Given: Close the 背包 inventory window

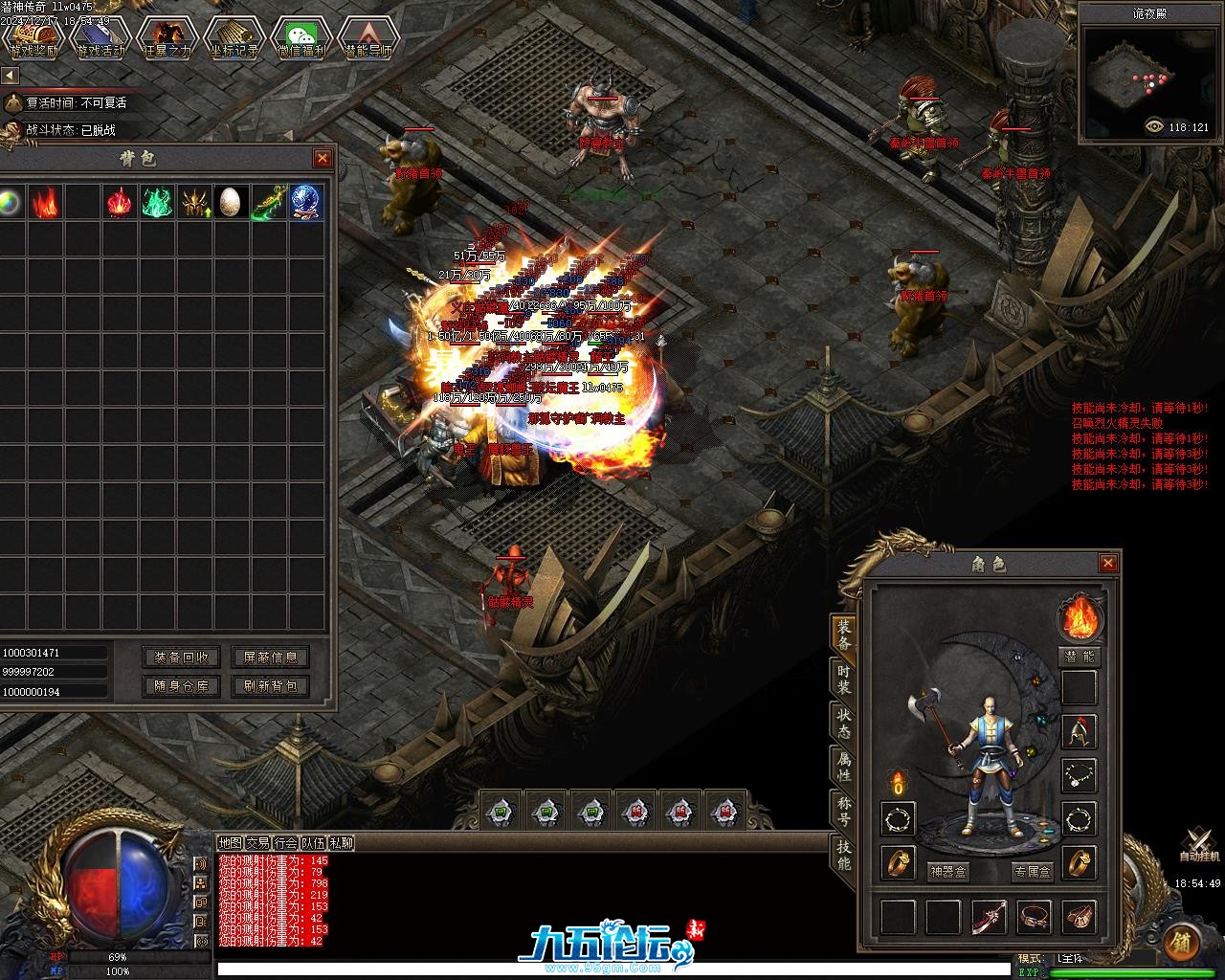Looking at the screenshot, I should [x=323, y=158].
